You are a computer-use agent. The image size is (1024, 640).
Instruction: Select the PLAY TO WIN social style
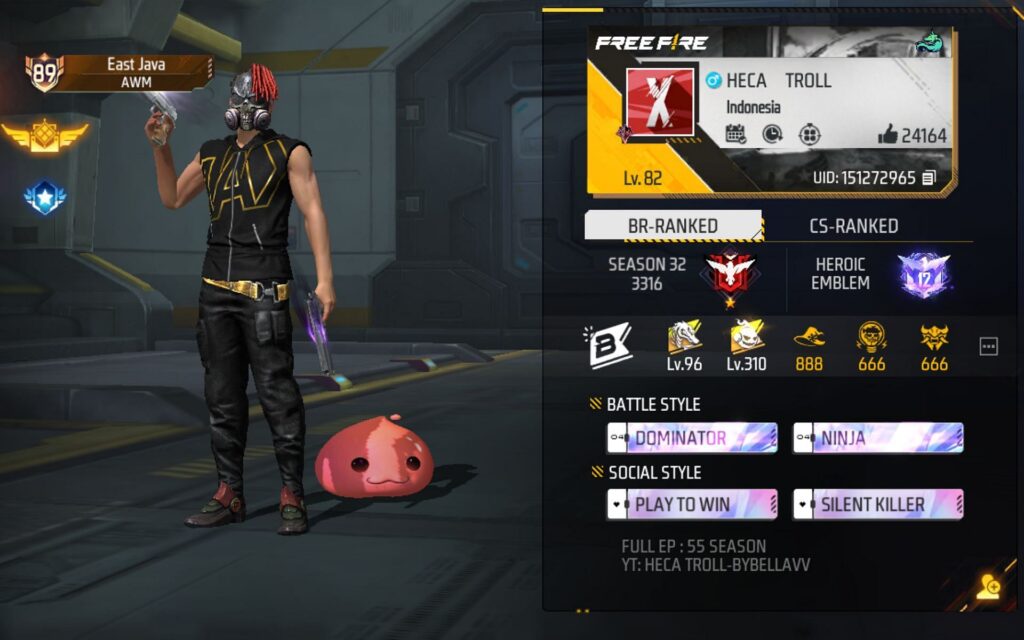pyautogui.click(x=692, y=505)
